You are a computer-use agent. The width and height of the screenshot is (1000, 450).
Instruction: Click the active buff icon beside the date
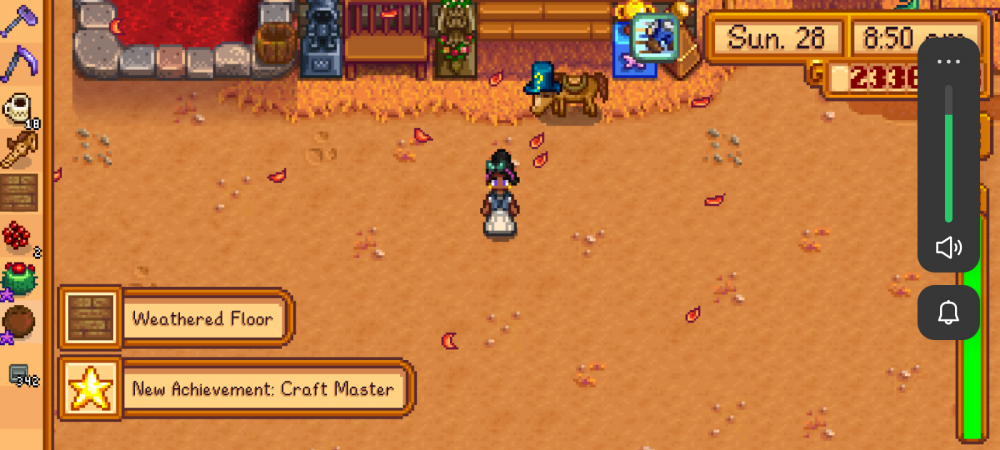(x=656, y=36)
